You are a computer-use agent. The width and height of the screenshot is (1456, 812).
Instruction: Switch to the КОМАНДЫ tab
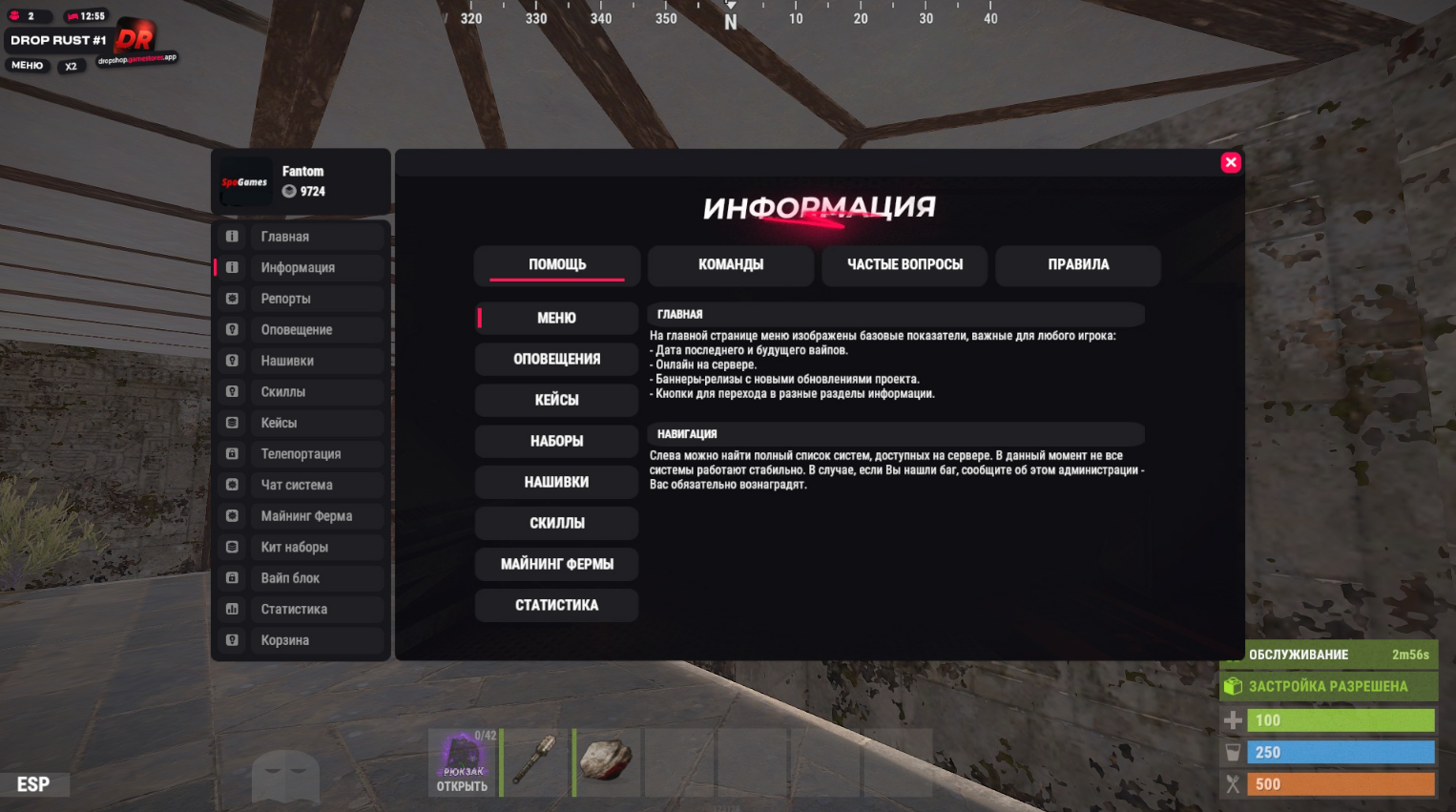point(731,265)
